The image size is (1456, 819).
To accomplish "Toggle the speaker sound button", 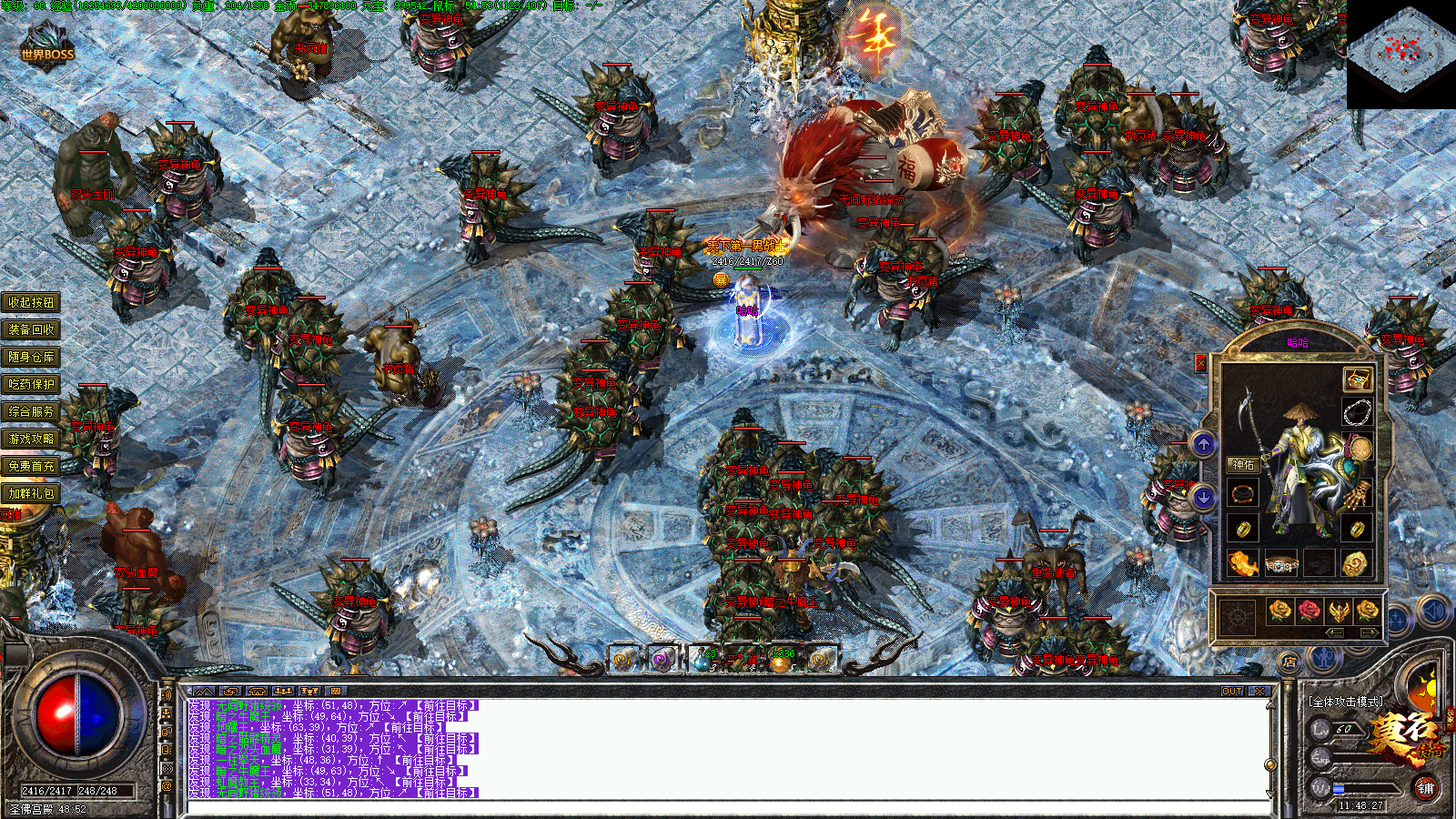I will coord(1434,612).
